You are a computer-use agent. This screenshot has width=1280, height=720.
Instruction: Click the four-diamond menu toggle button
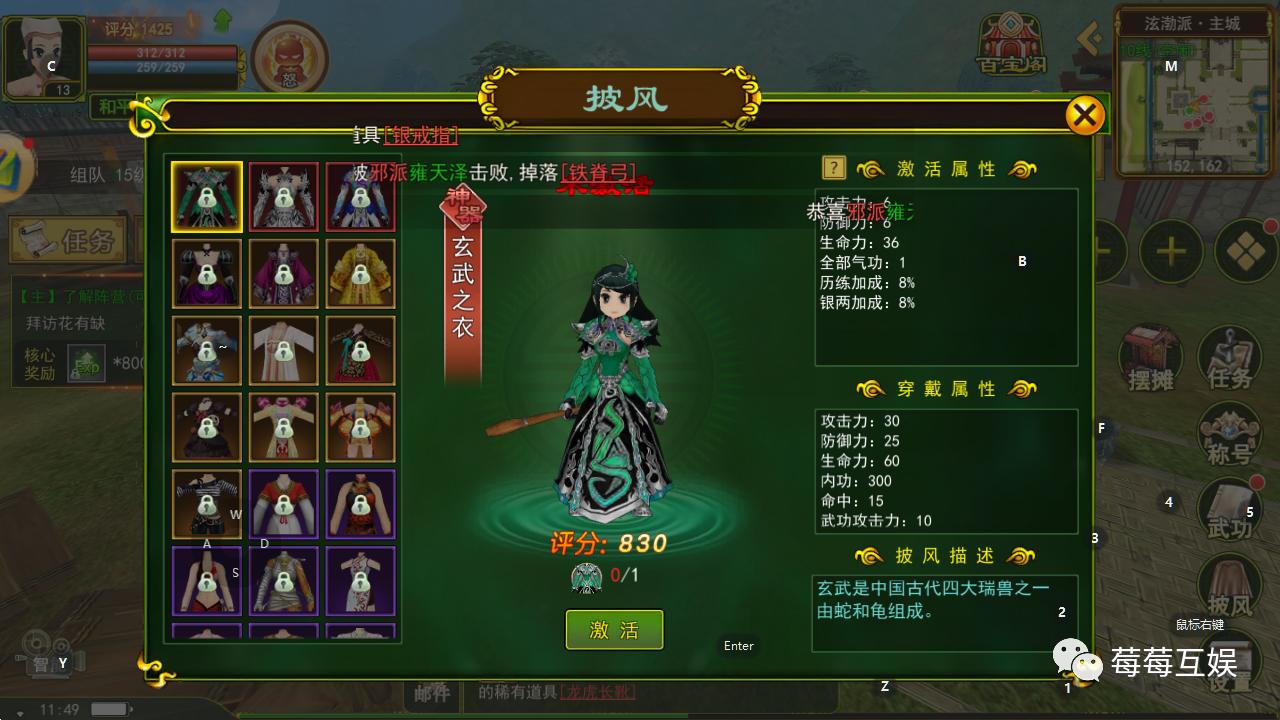tap(1245, 250)
